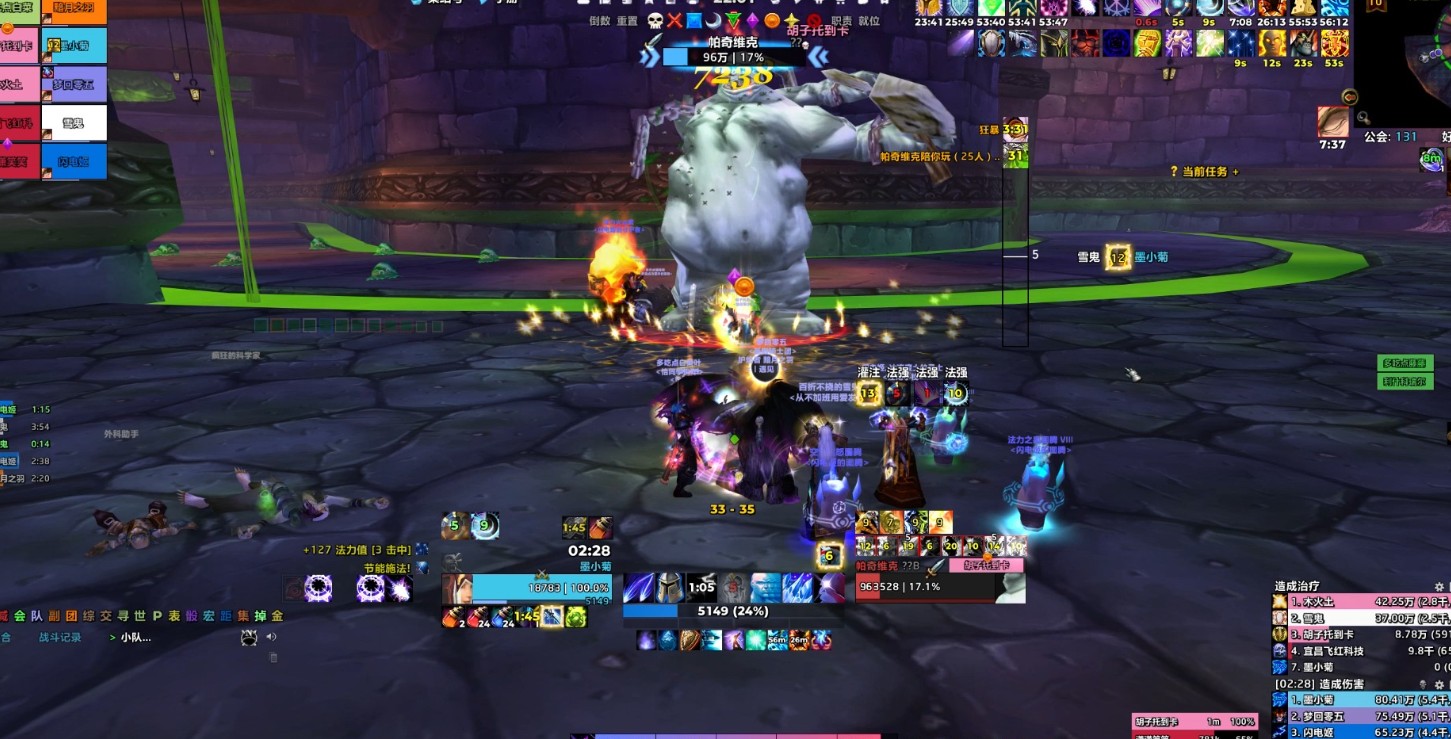Activate the blue ice shards spell

pos(797,588)
